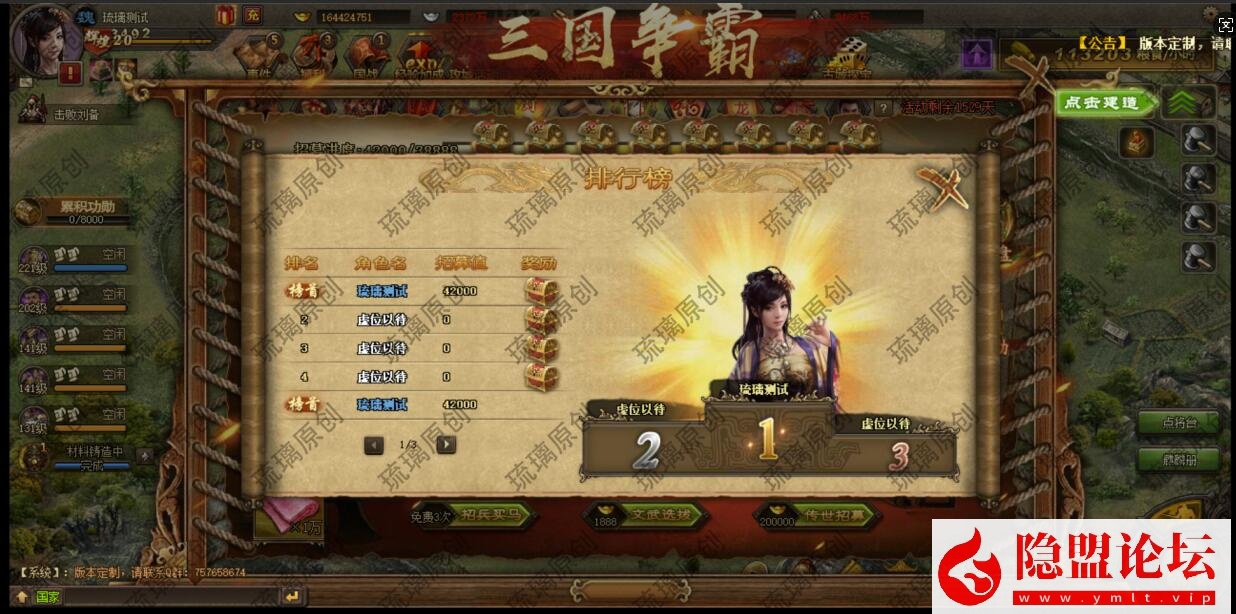Screen dimensions: 1236x614
Task: Open the top-ranked reward chest
Action: 540,291
